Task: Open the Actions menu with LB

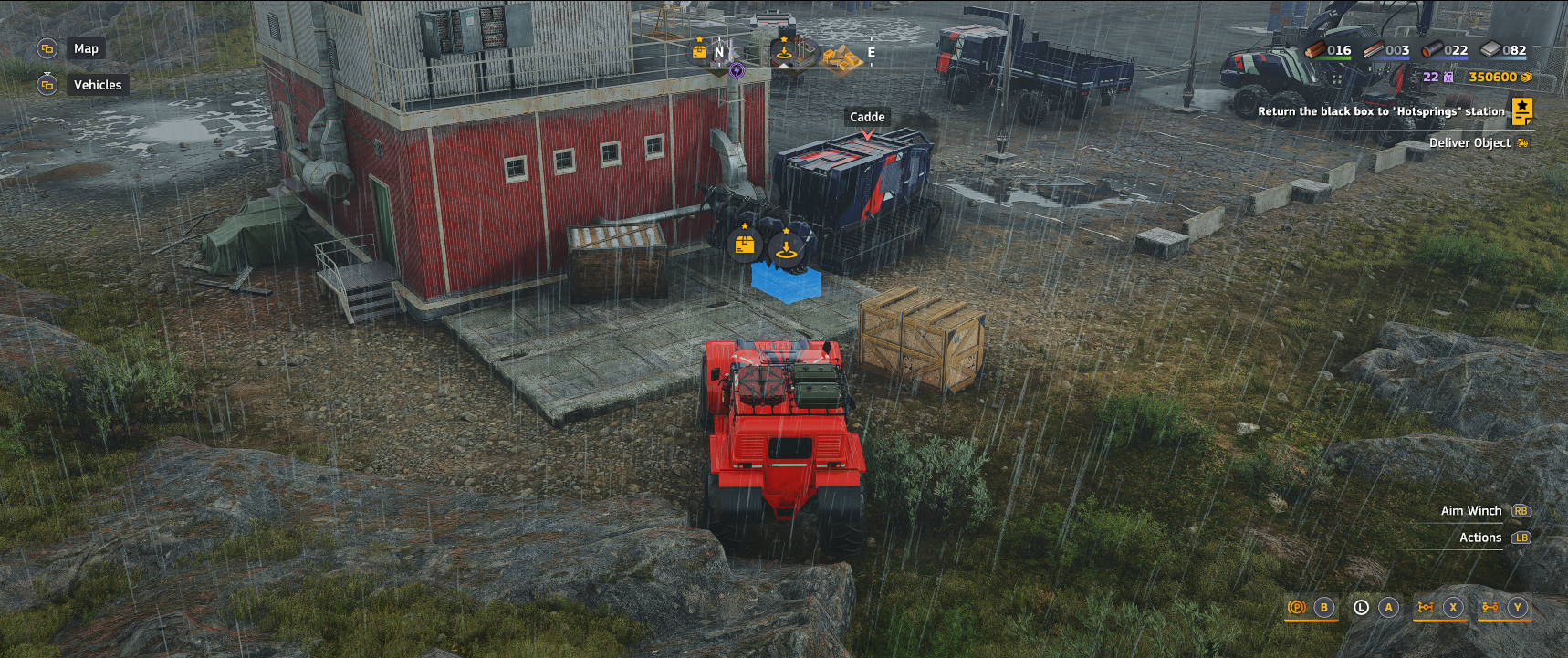Action: coord(1521,538)
